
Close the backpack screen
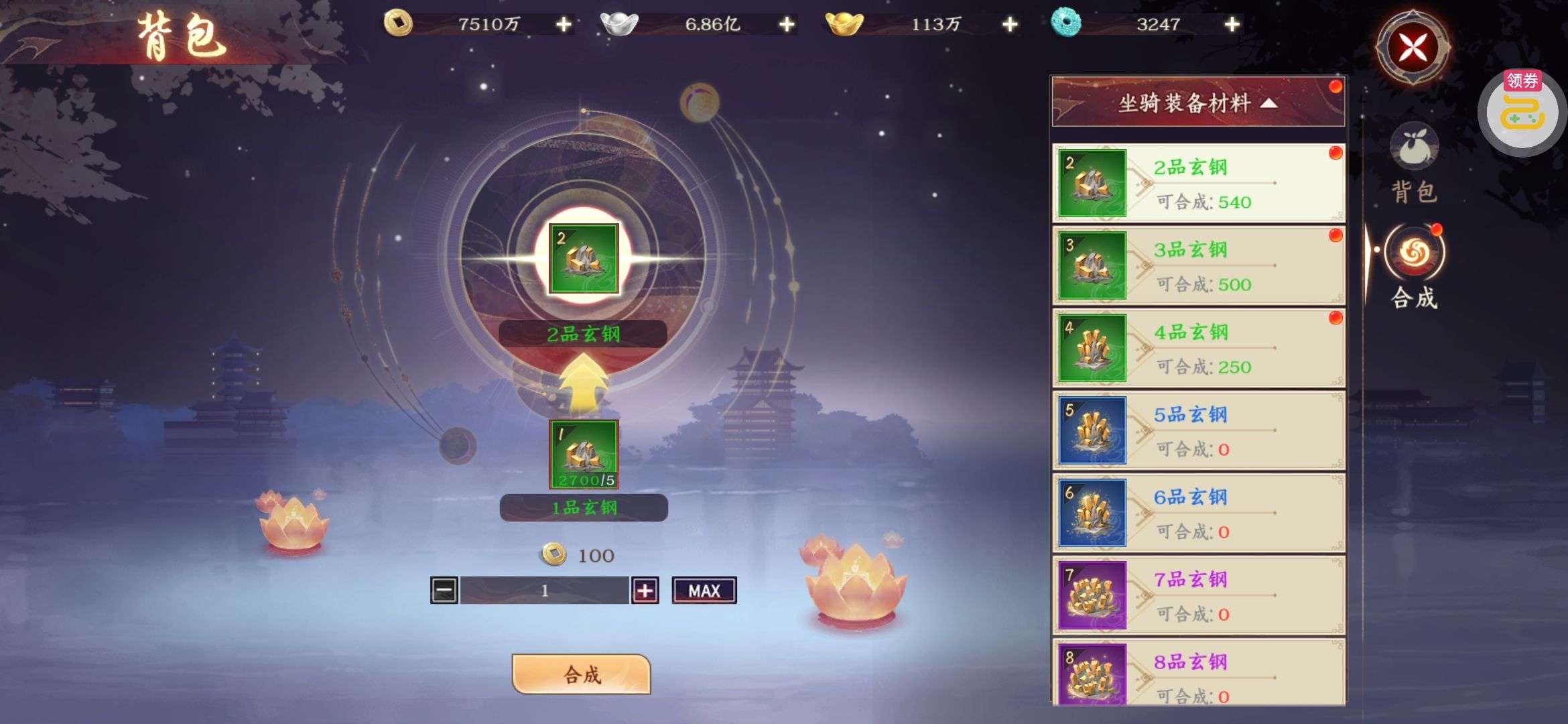coord(1413,48)
